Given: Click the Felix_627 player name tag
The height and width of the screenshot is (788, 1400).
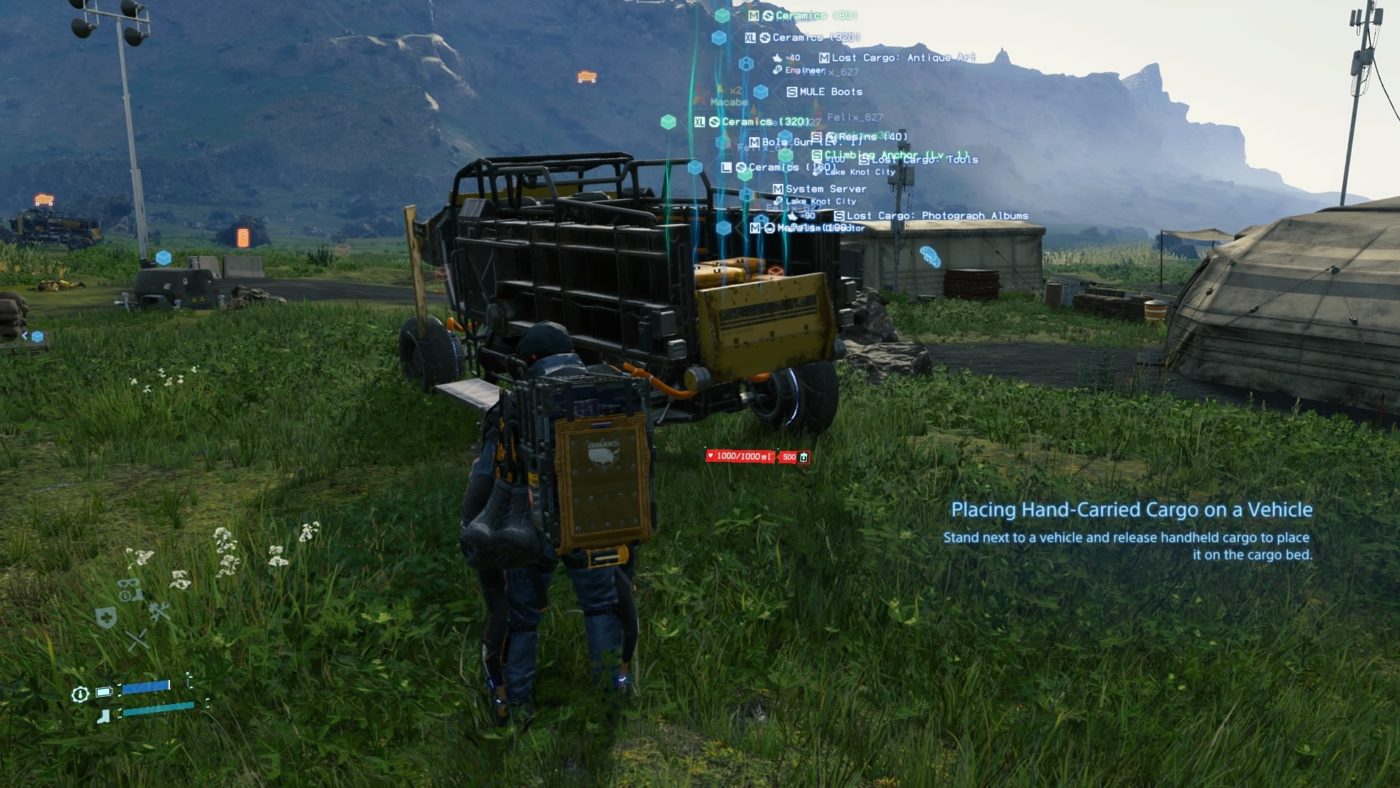Looking at the screenshot, I should click(855, 116).
